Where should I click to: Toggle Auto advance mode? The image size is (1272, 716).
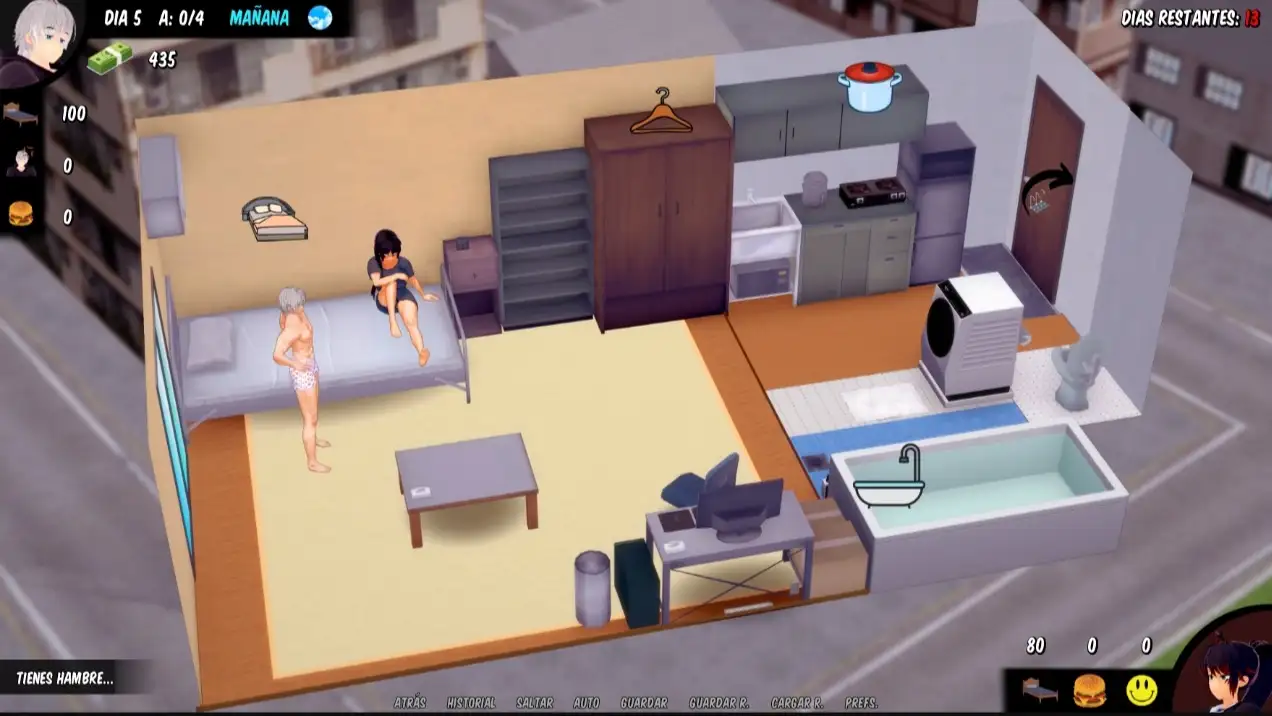click(586, 703)
